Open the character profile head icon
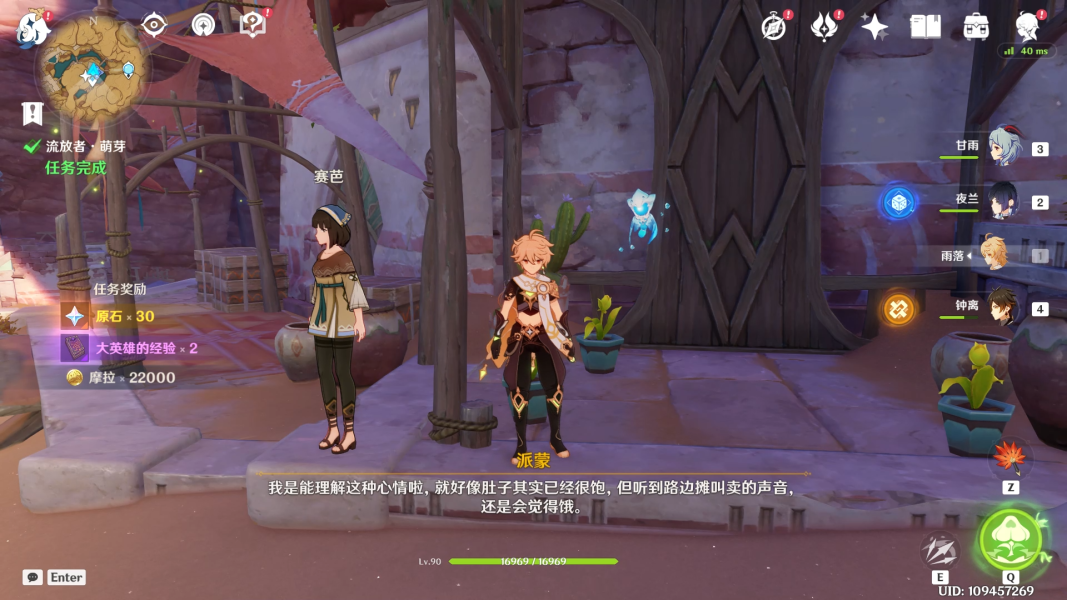 [x=1026, y=25]
